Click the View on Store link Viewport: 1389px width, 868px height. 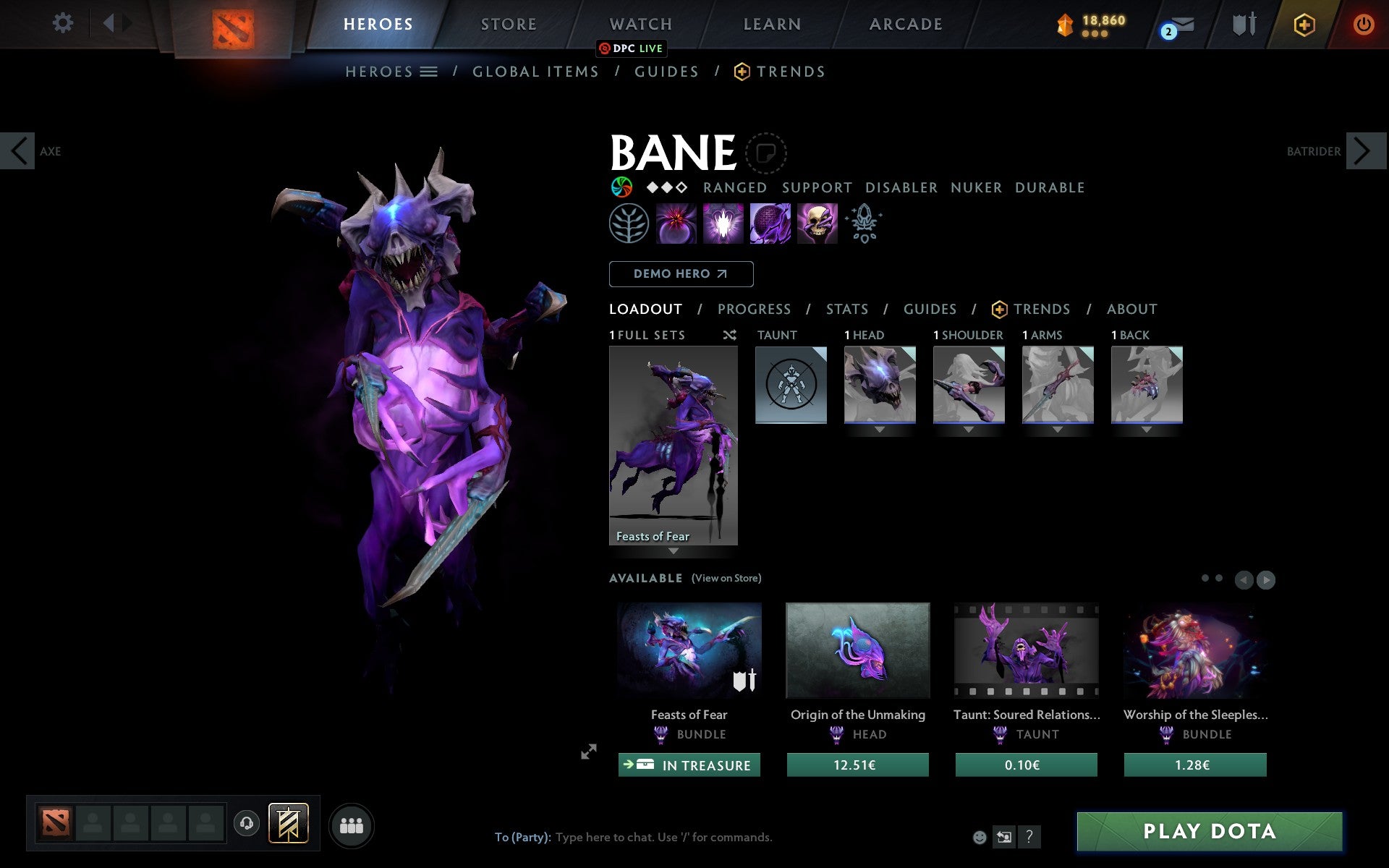coord(726,579)
